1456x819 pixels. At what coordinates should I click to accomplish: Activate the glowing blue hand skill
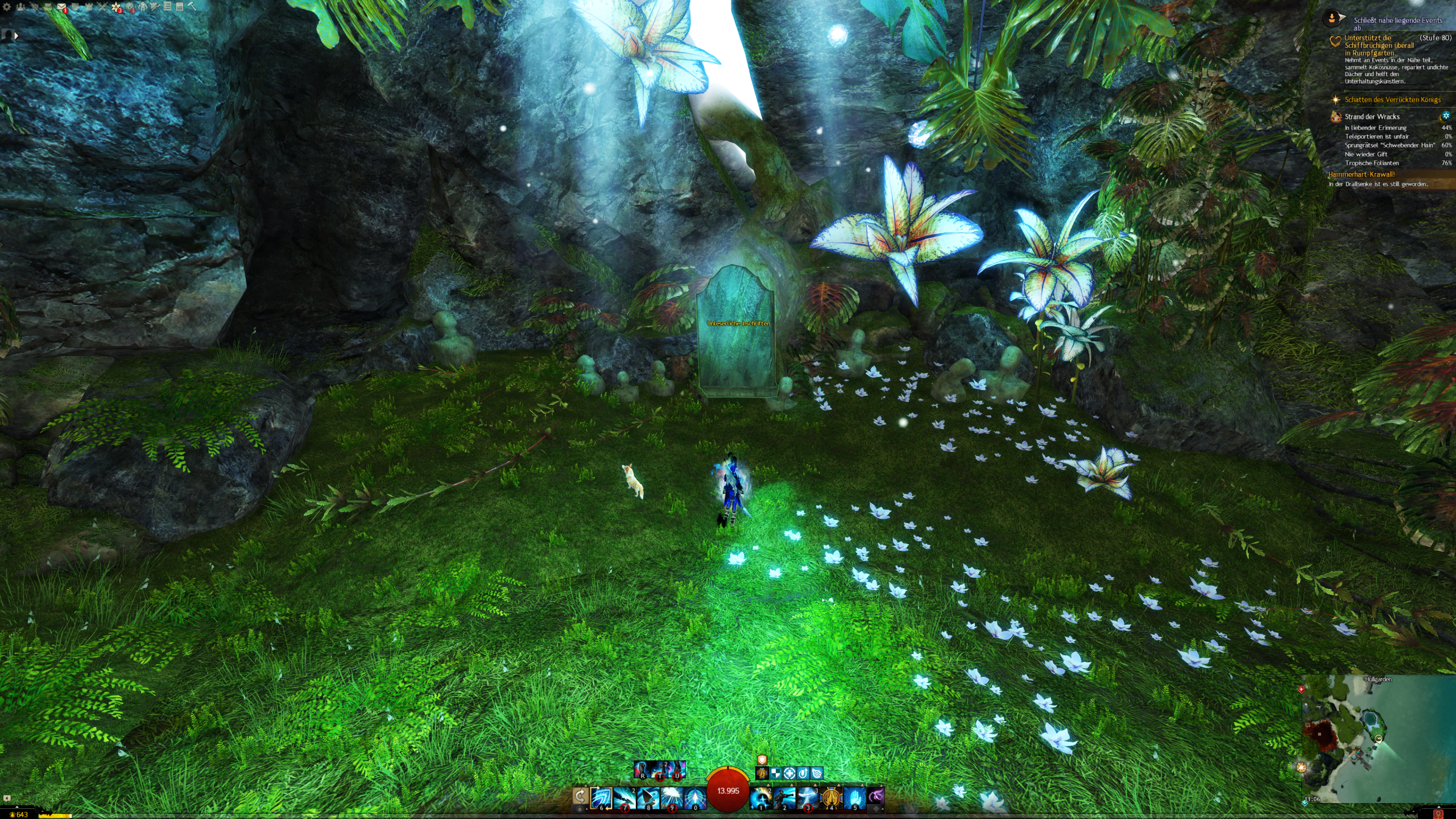854,797
